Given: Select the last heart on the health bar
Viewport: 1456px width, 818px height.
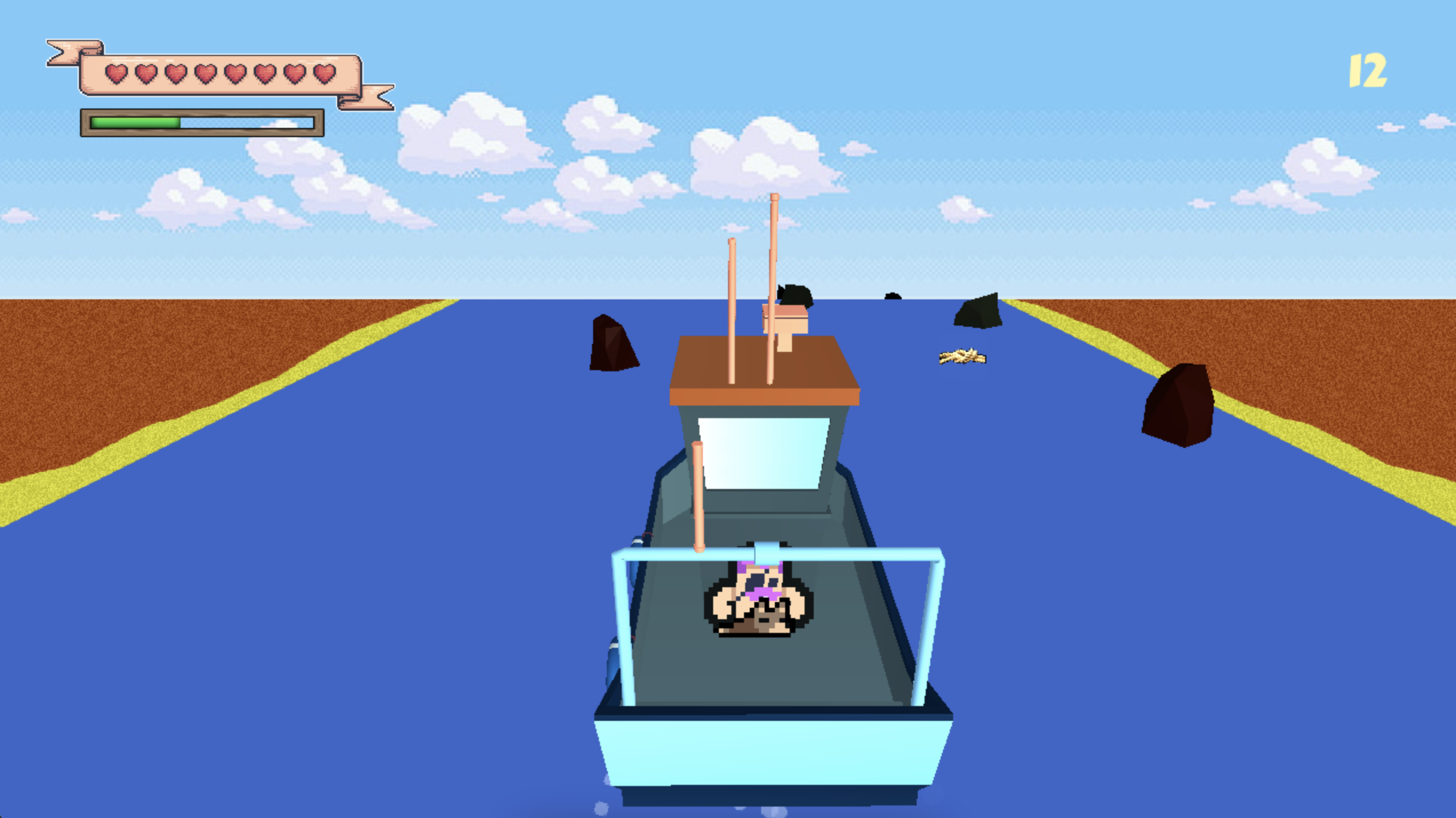Looking at the screenshot, I should click(322, 73).
